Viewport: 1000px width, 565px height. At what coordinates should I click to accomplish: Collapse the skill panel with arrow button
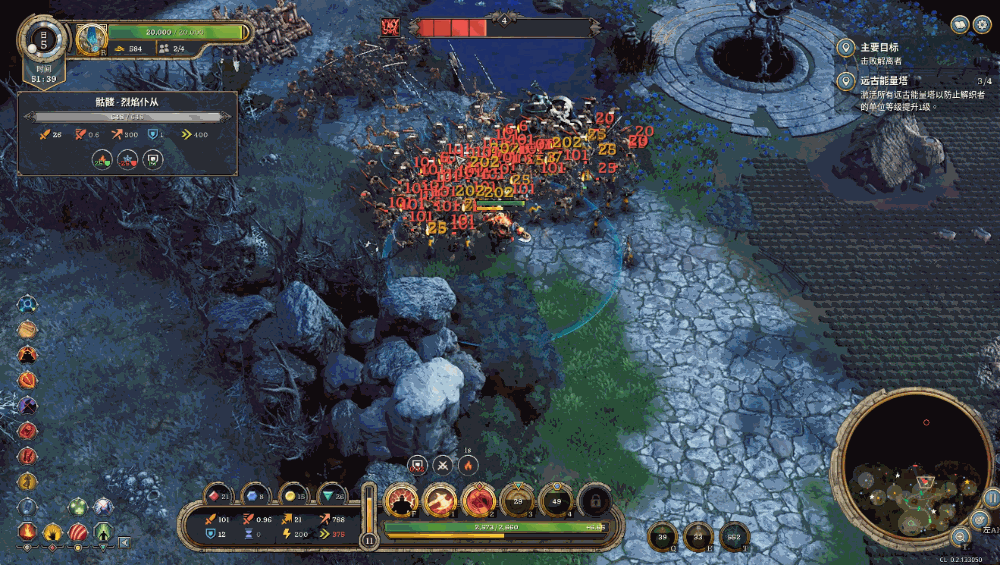tap(124, 542)
